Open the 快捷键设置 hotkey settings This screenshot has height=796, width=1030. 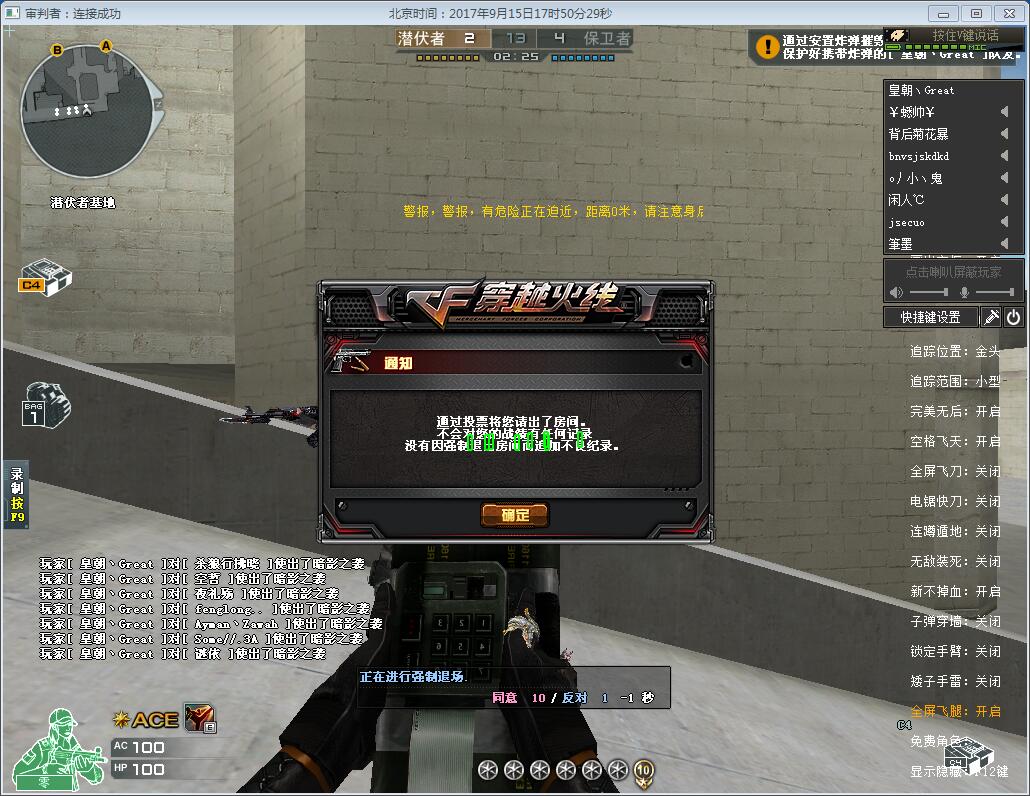[x=930, y=317]
